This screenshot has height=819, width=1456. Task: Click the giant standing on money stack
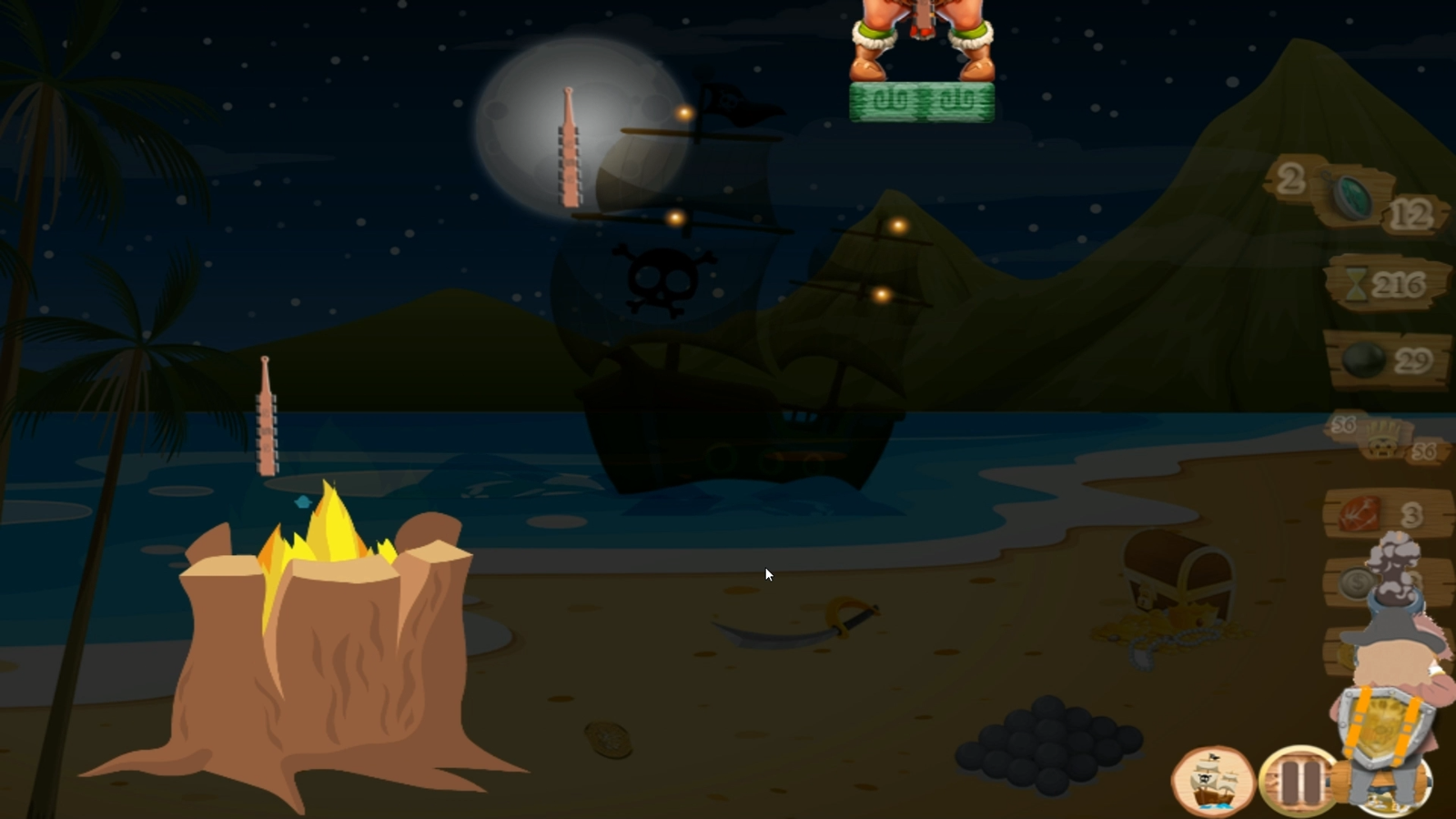920,41
